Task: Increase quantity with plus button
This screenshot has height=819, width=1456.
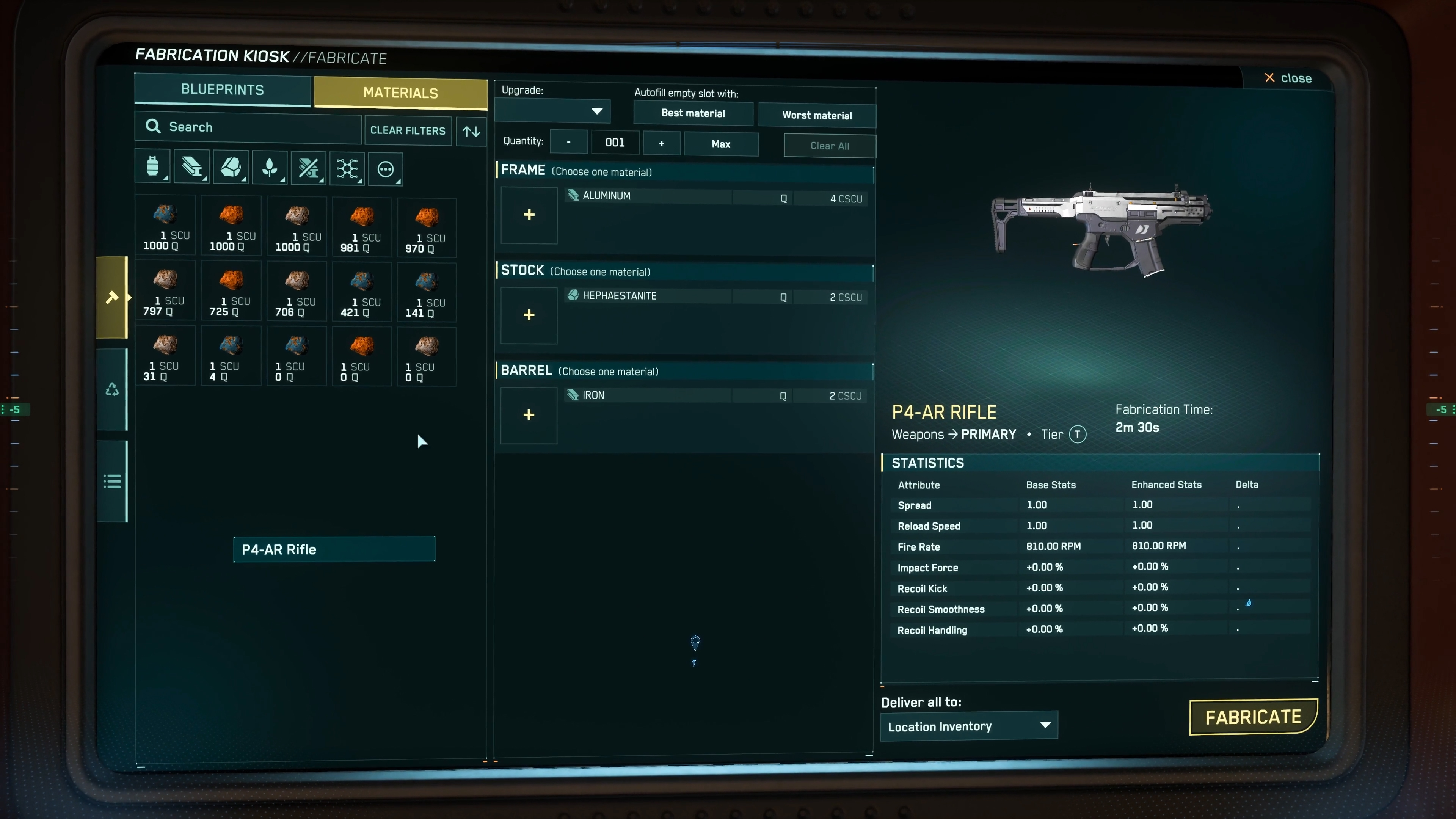Action: [661, 144]
